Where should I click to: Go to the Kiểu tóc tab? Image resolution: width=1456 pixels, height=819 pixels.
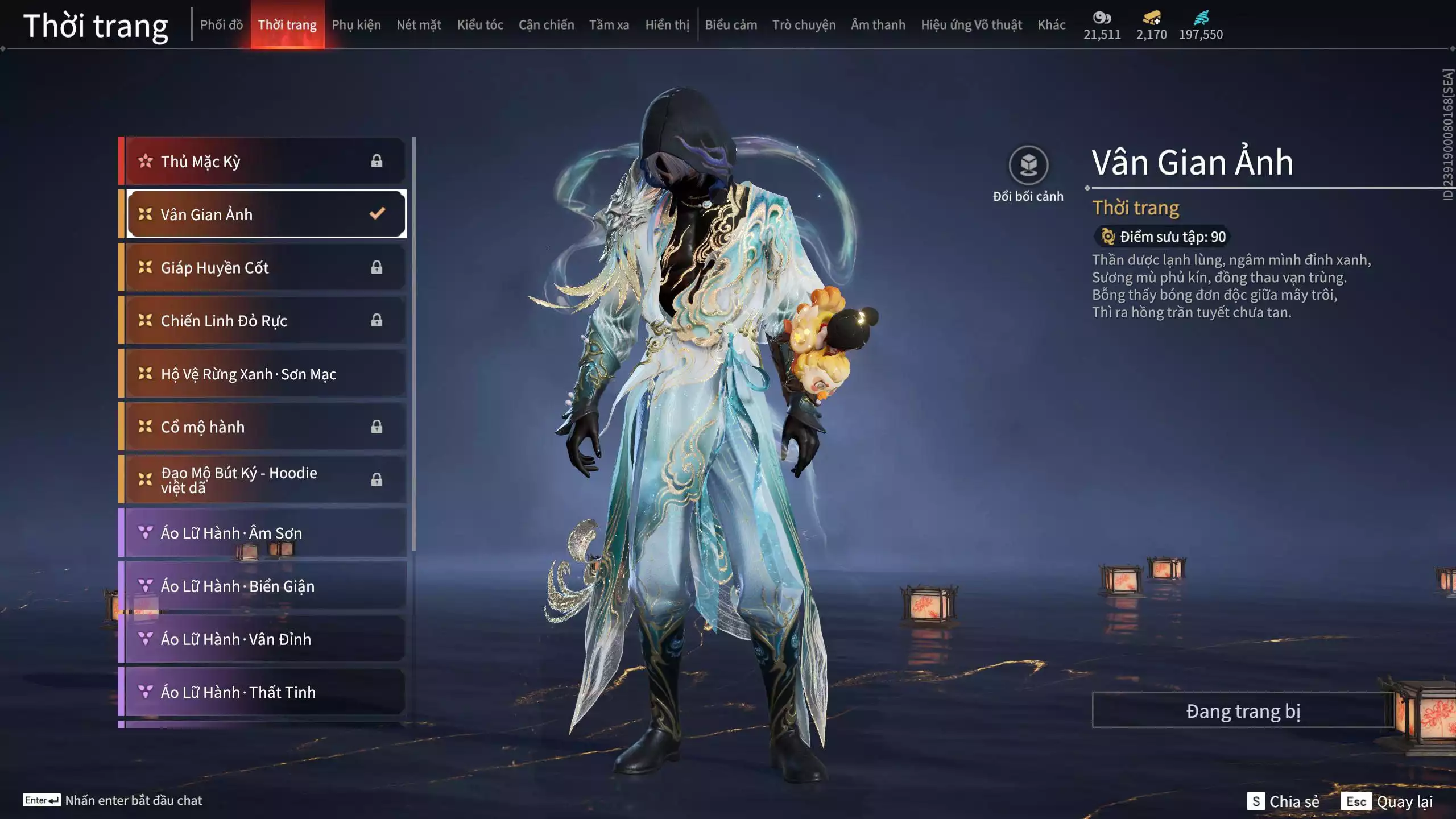[x=480, y=25]
